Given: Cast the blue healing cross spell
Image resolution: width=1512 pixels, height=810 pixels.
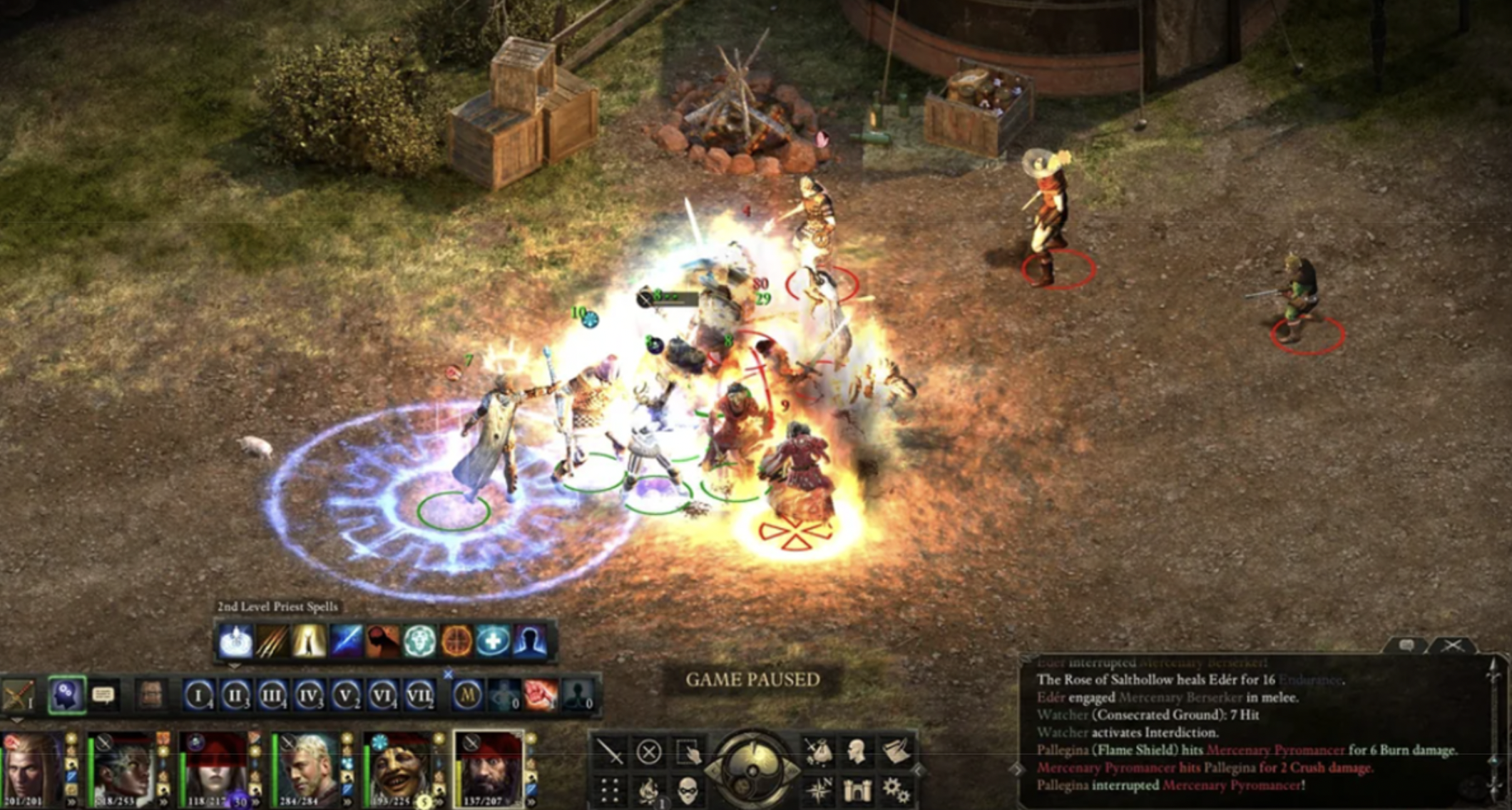Looking at the screenshot, I should (493, 642).
